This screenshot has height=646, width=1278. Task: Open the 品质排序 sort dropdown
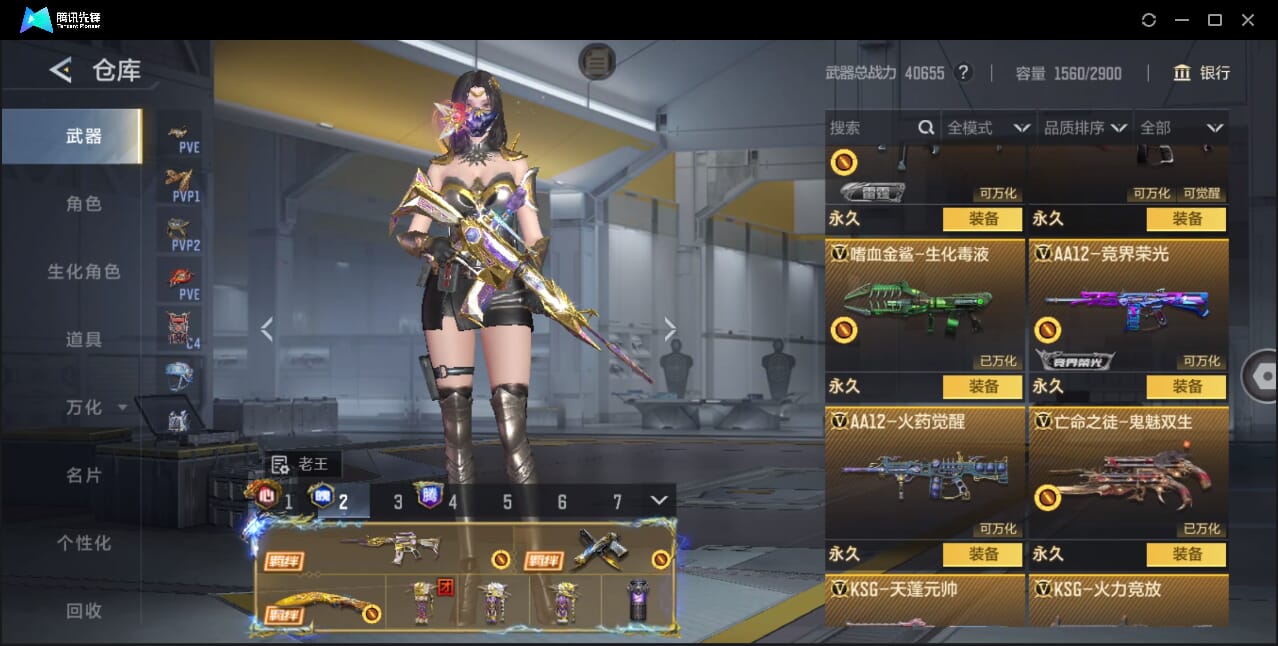[x=1085, y=128]
